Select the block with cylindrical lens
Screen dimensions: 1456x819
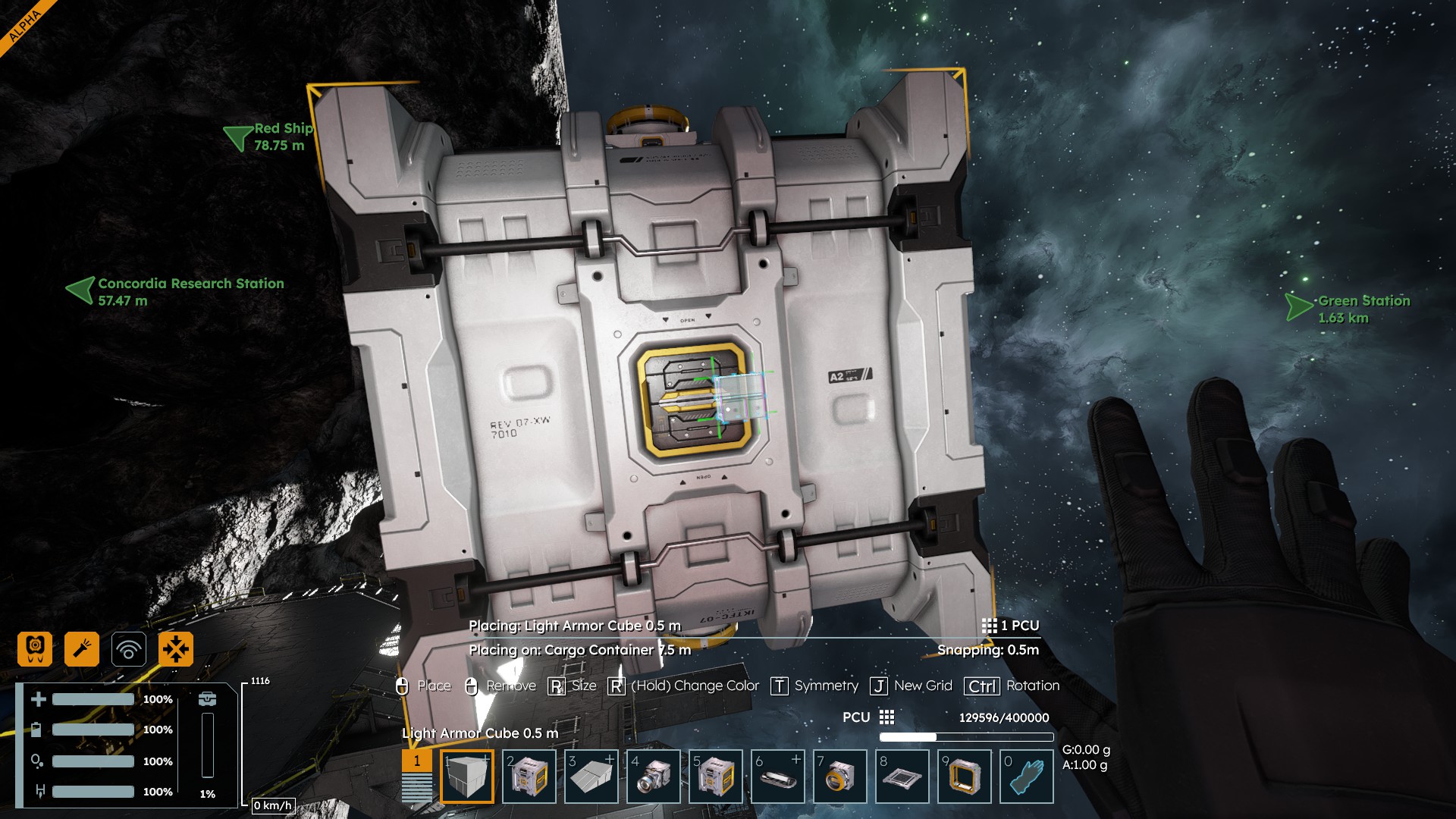tap(653, 777)
